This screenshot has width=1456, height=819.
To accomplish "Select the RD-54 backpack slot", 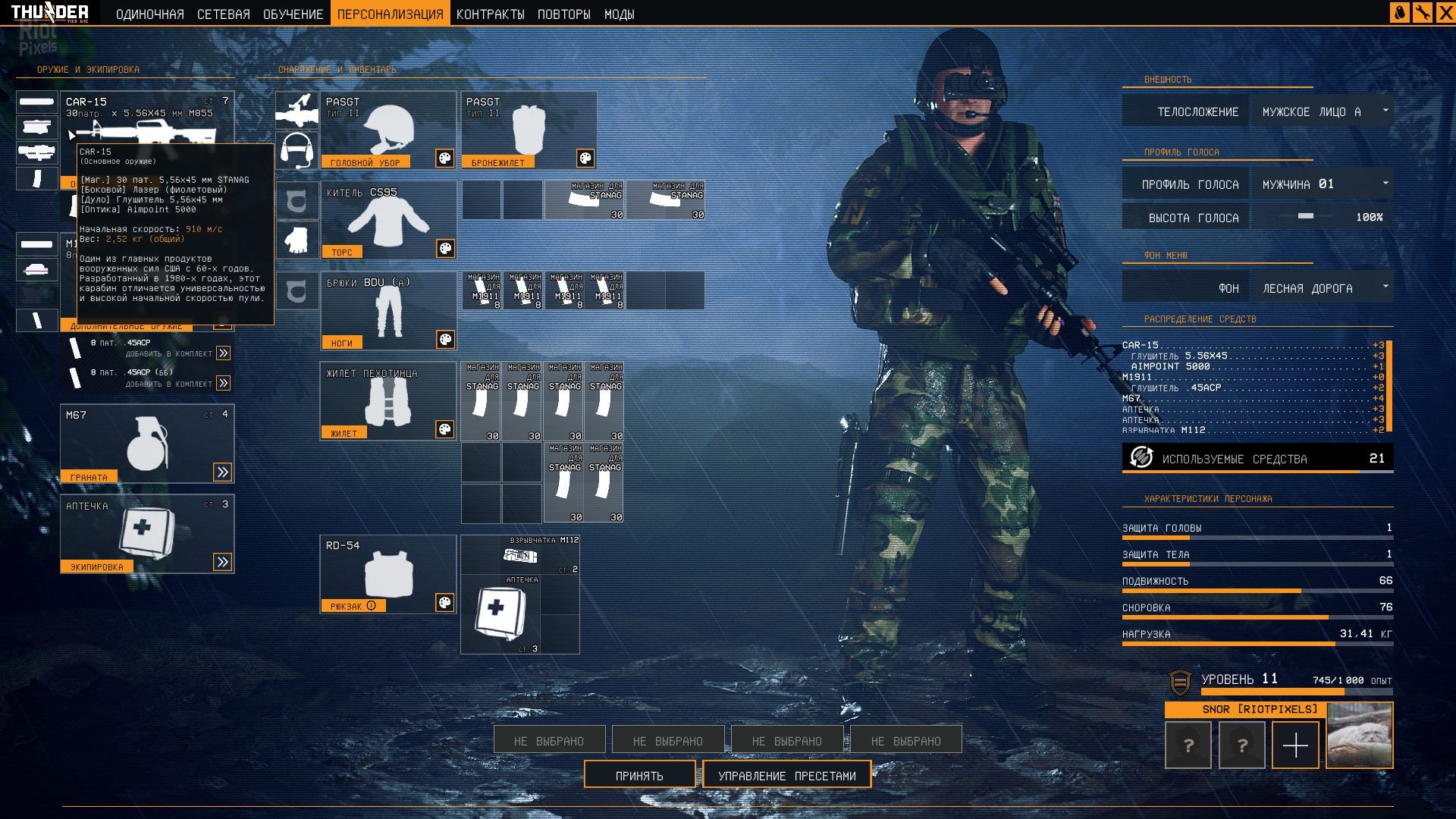I will tap(388, 574).
